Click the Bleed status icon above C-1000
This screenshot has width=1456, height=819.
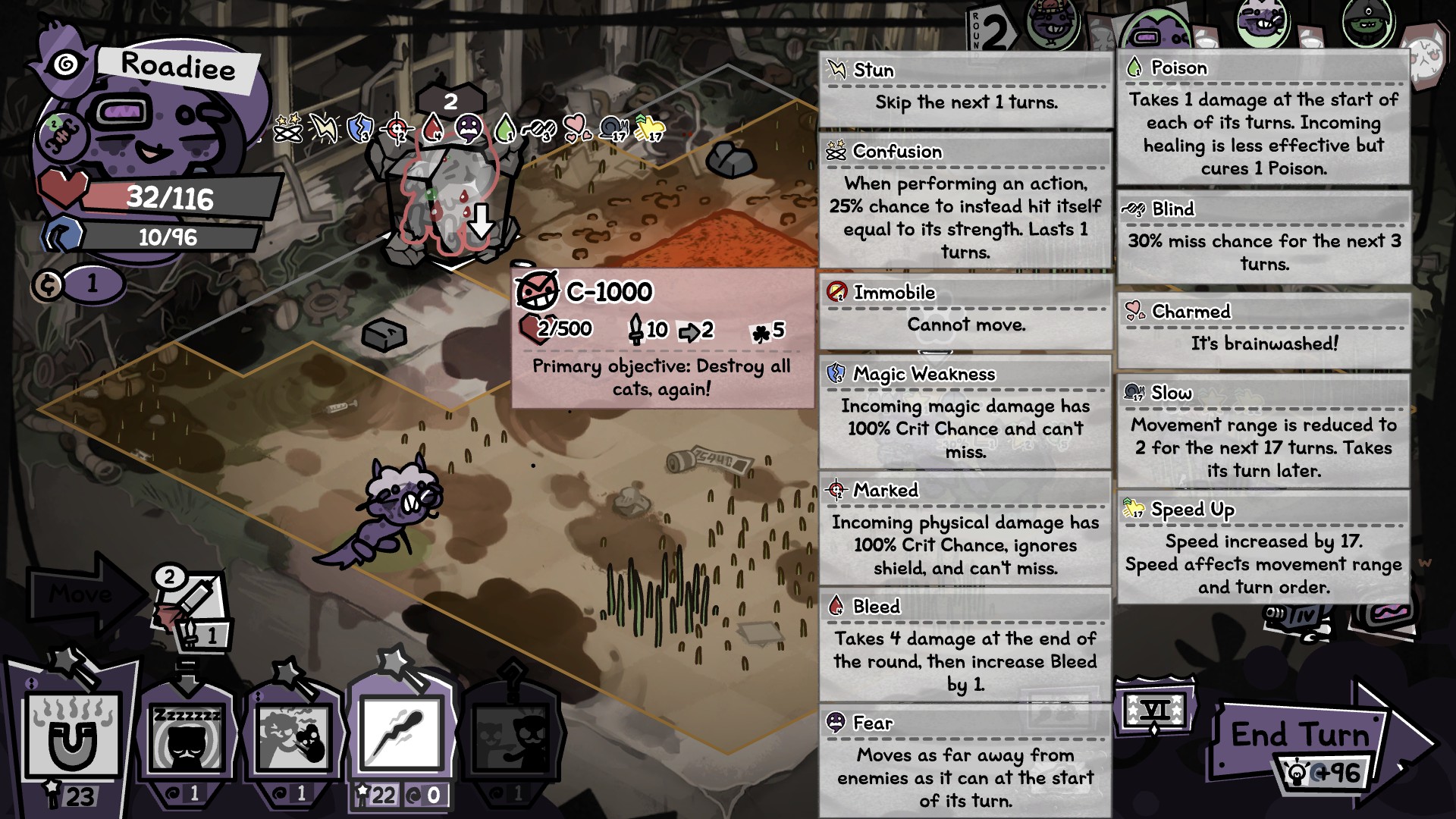[x=433, y=128]
